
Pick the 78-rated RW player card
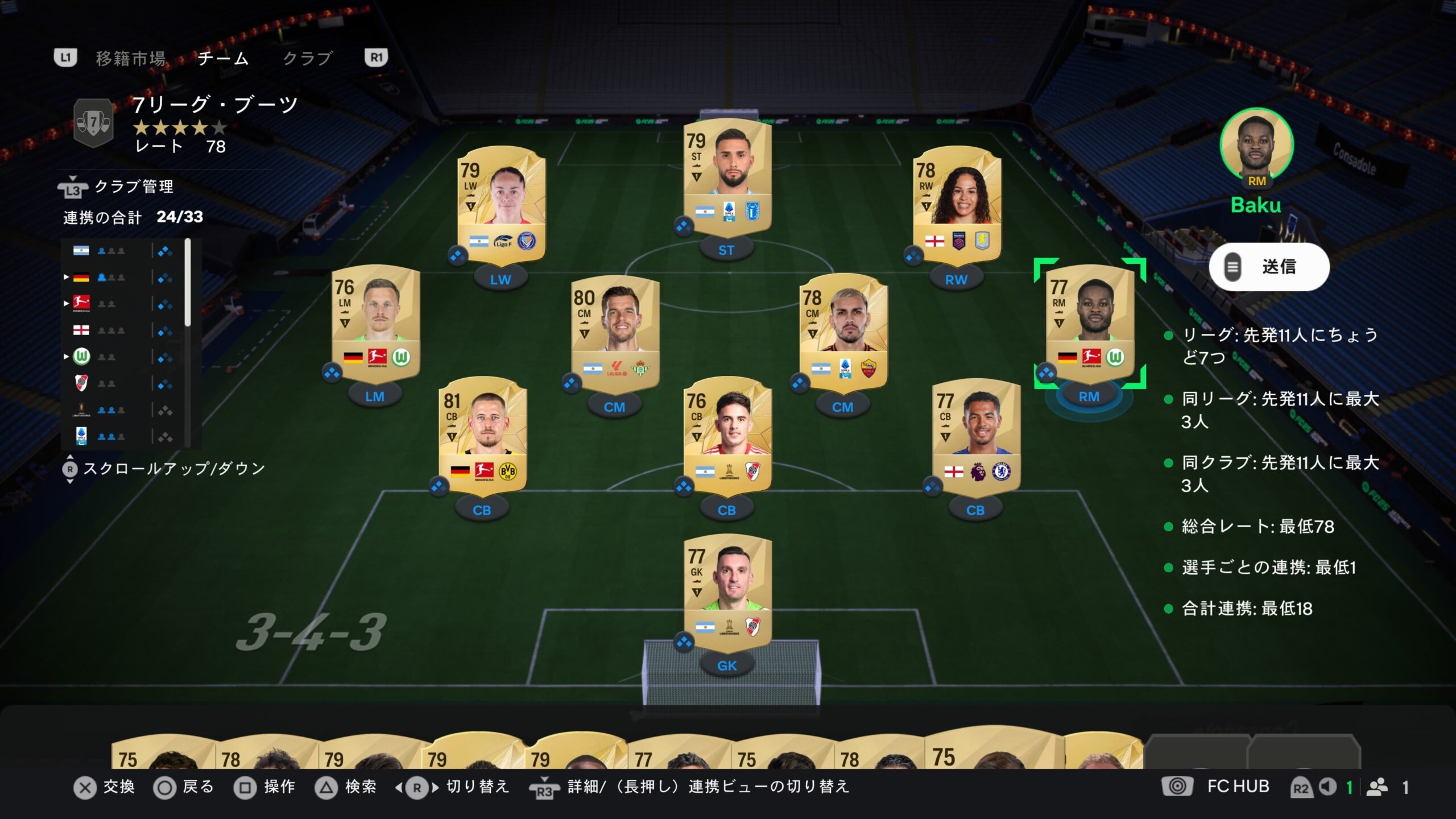coord(957,205)
